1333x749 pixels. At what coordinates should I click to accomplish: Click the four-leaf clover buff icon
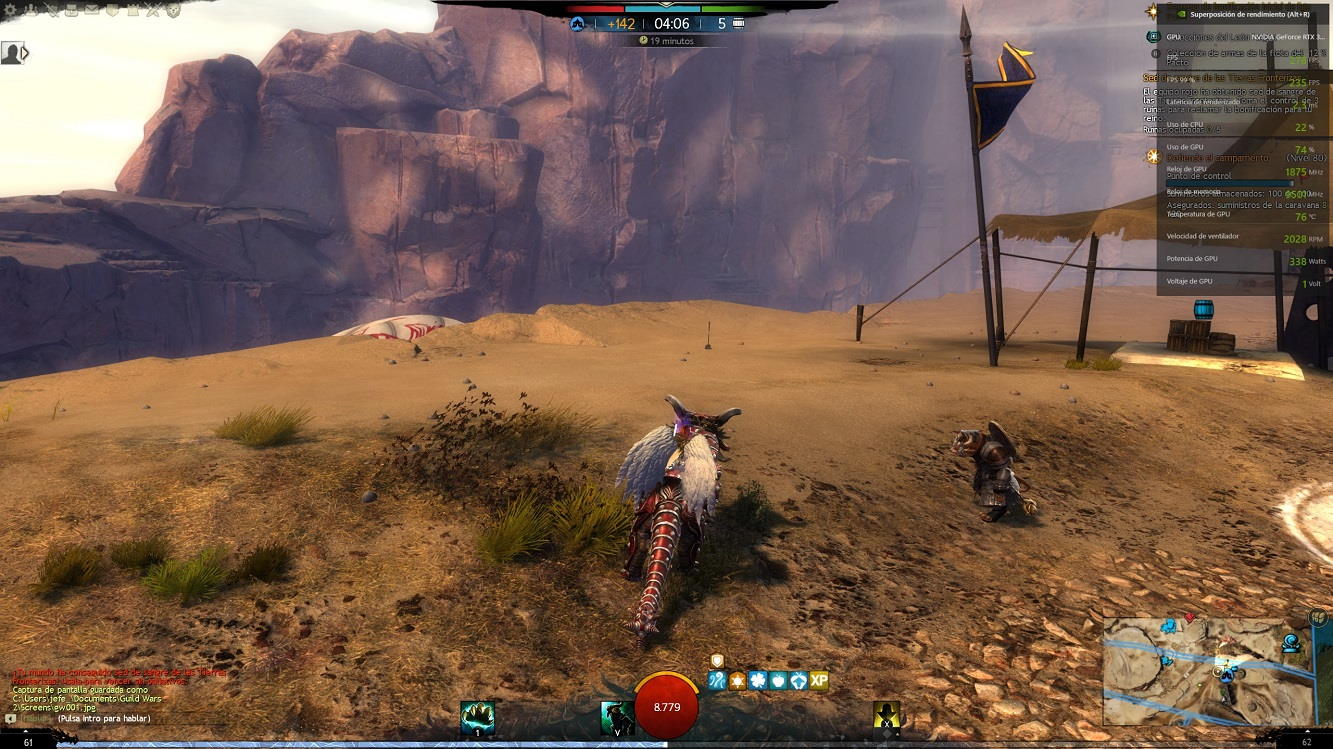coord(757,681)
